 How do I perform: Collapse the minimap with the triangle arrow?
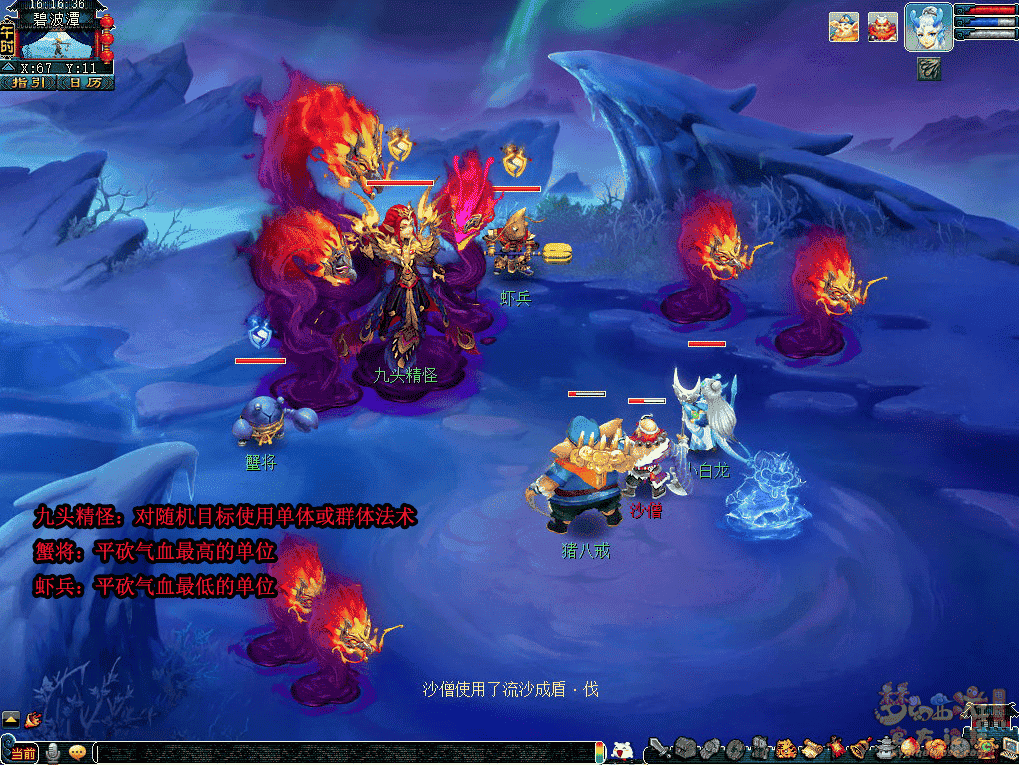(x=8, y=68)
